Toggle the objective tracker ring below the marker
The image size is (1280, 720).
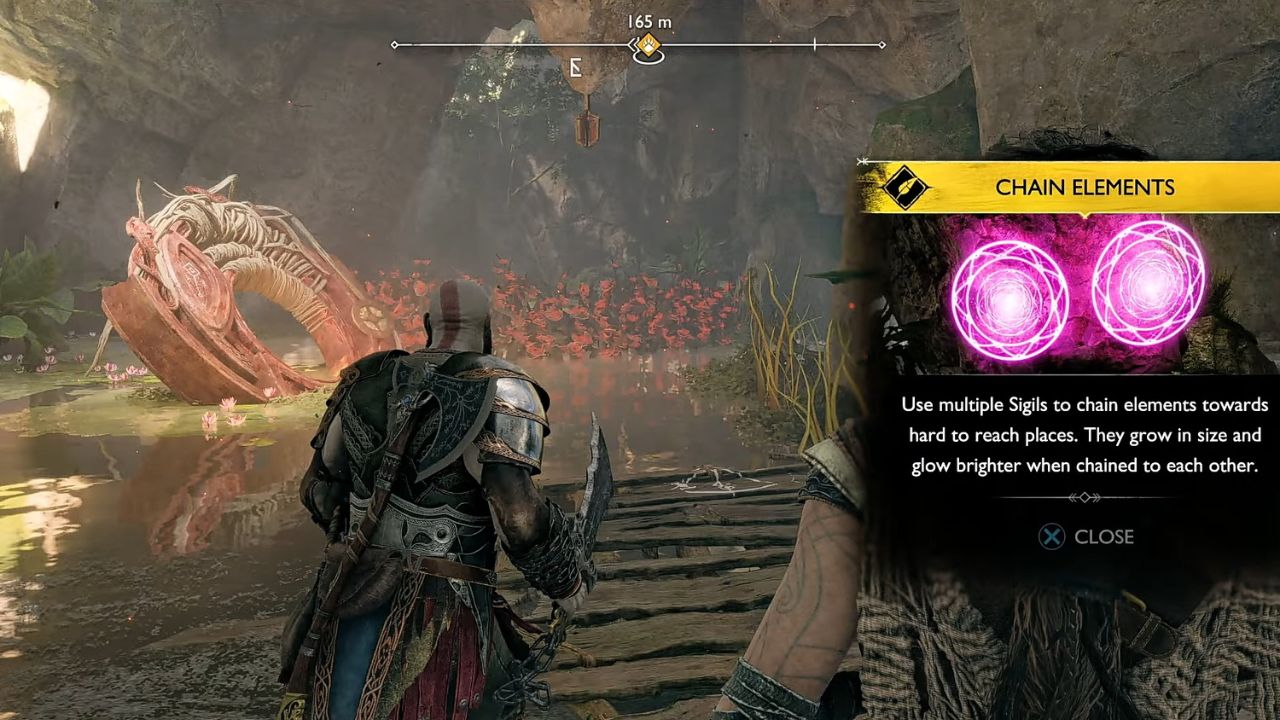coord(650,58)
